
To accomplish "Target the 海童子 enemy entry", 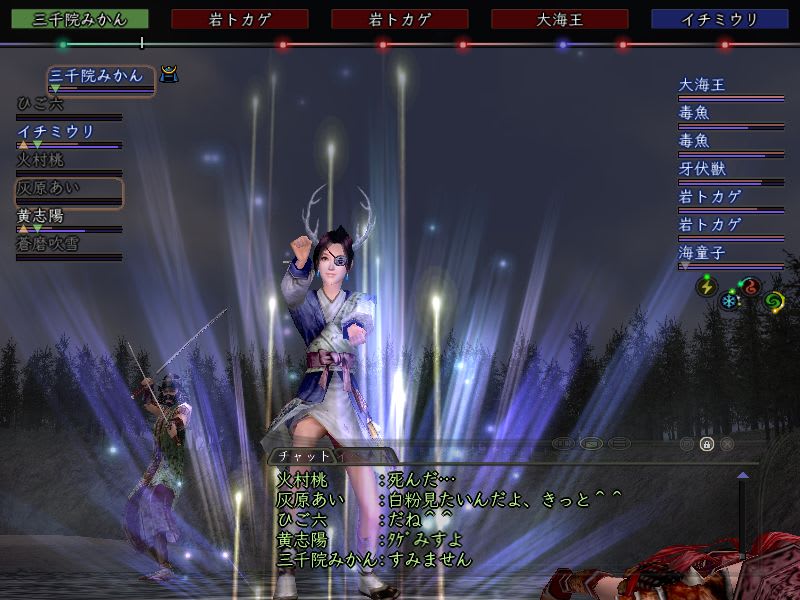I will [702, 253].
